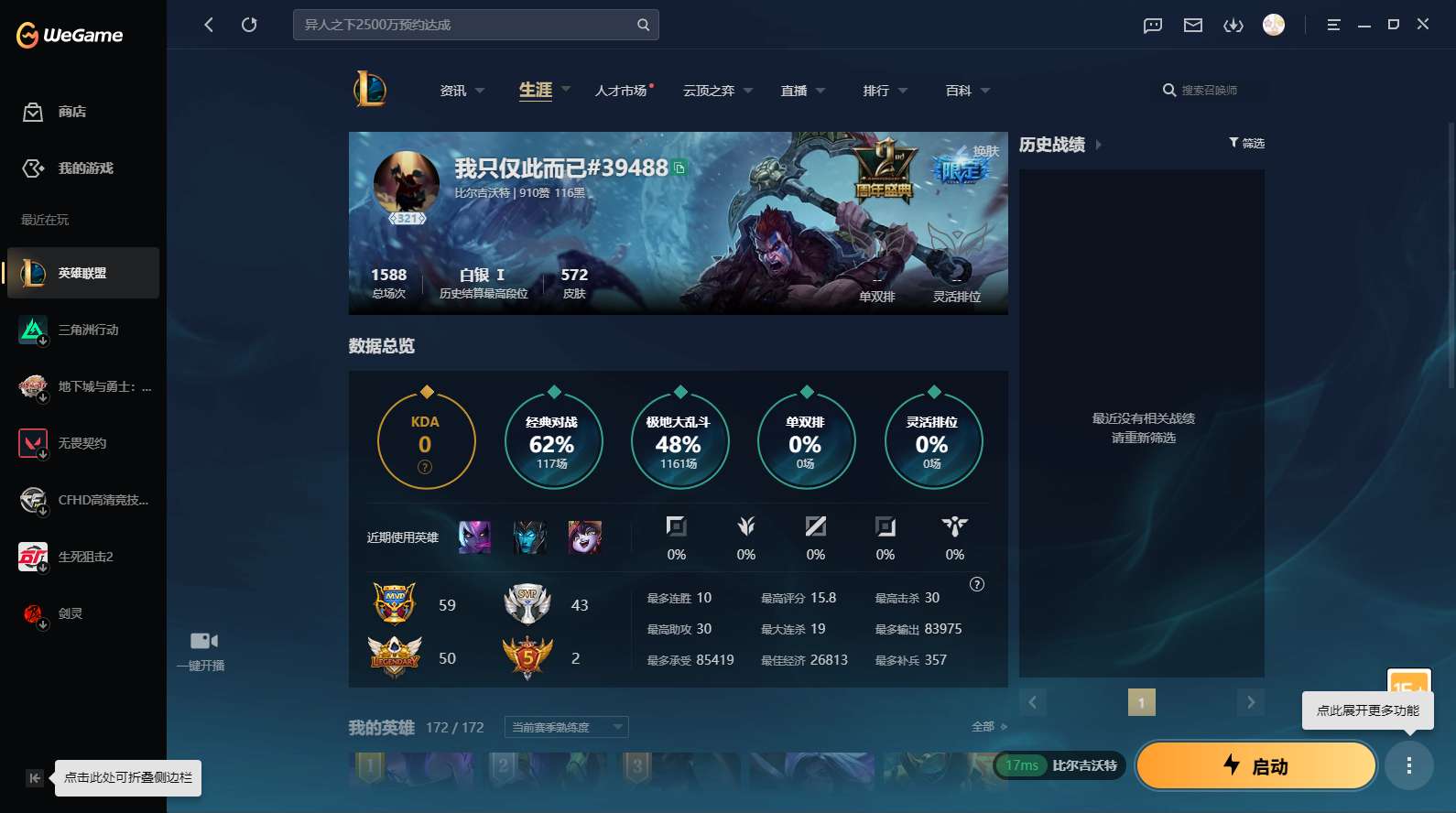Open 无畏契约 in the sidebar

pos(82,443)
